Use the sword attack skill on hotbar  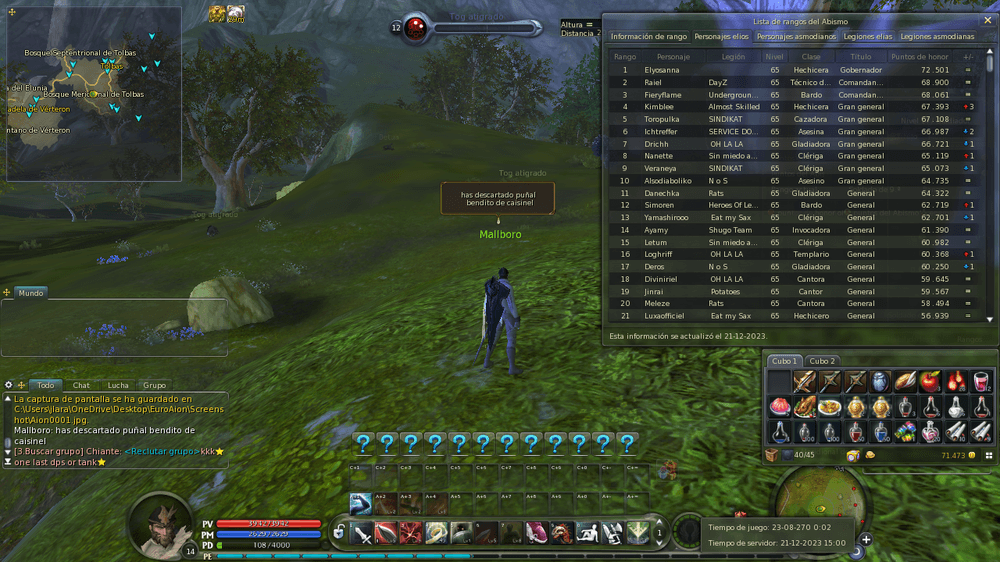pos(363,532)
